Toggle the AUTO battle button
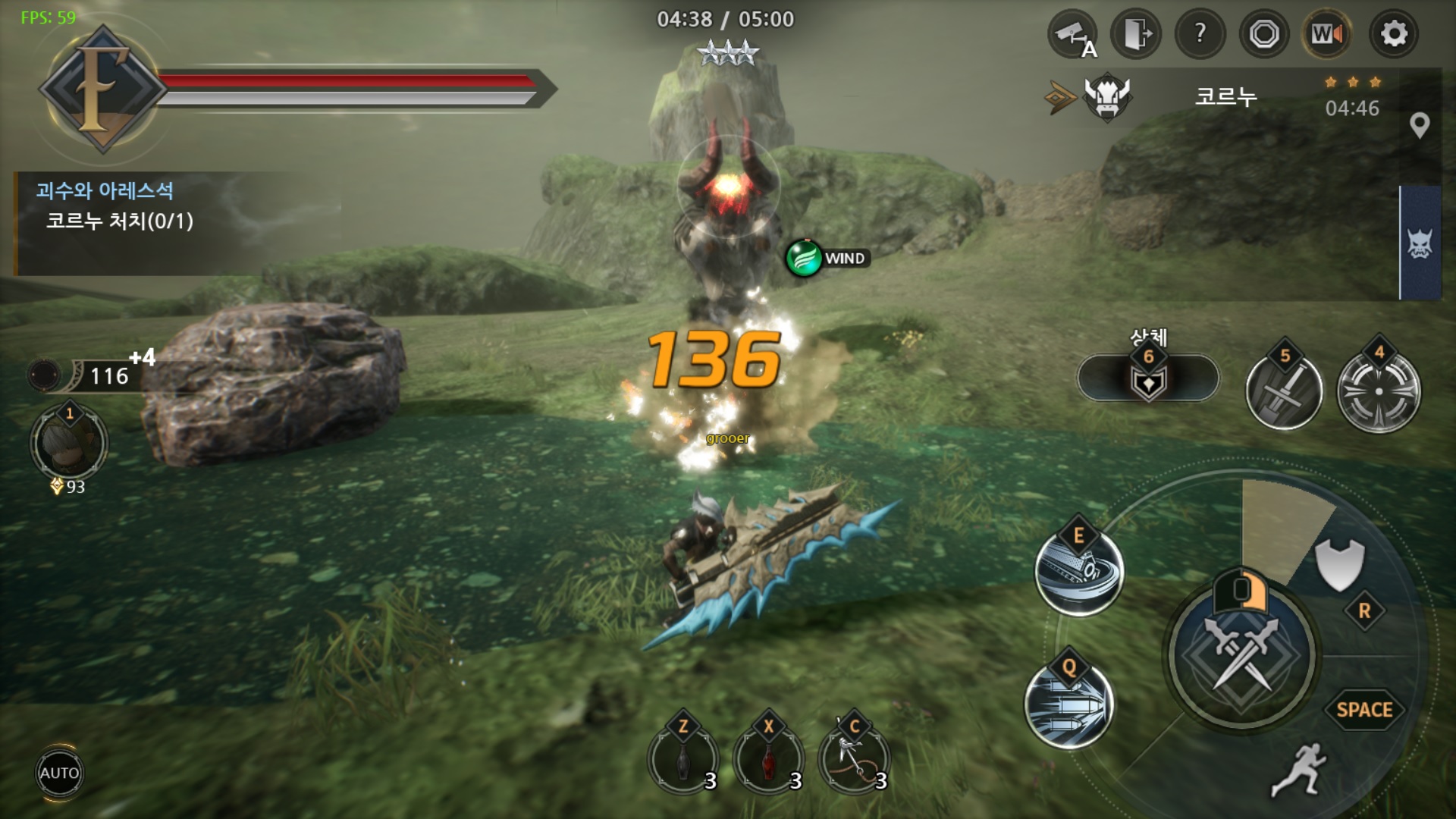This screenshot has width=1456, height=819. pos(59,773)
